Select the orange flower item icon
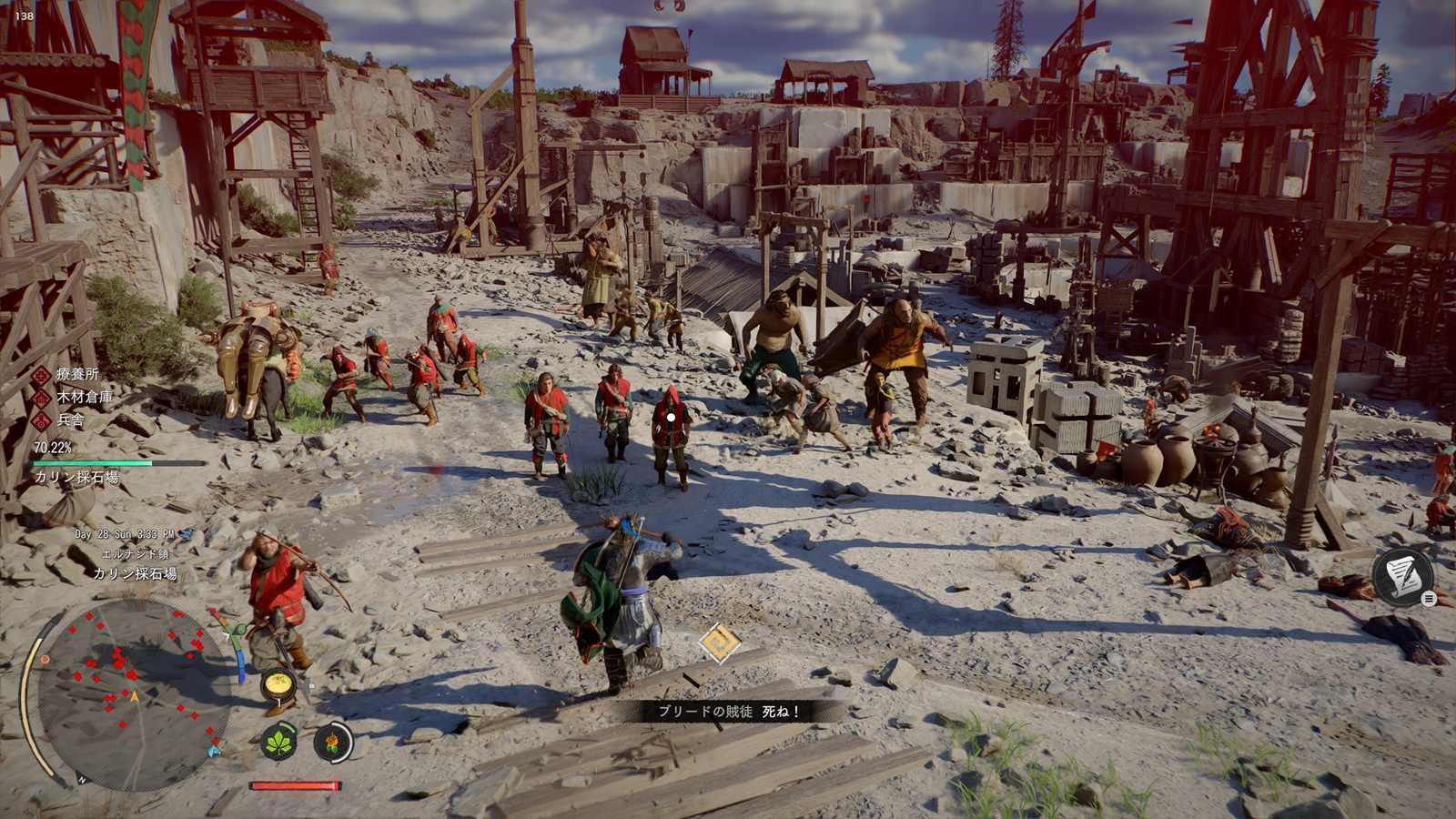 (333, 743)
